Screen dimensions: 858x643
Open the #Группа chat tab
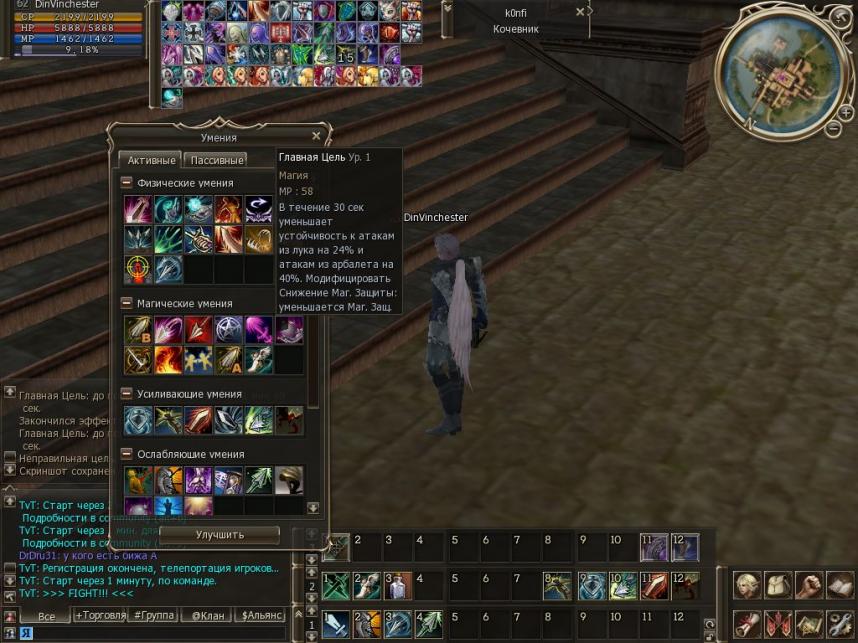153,616
